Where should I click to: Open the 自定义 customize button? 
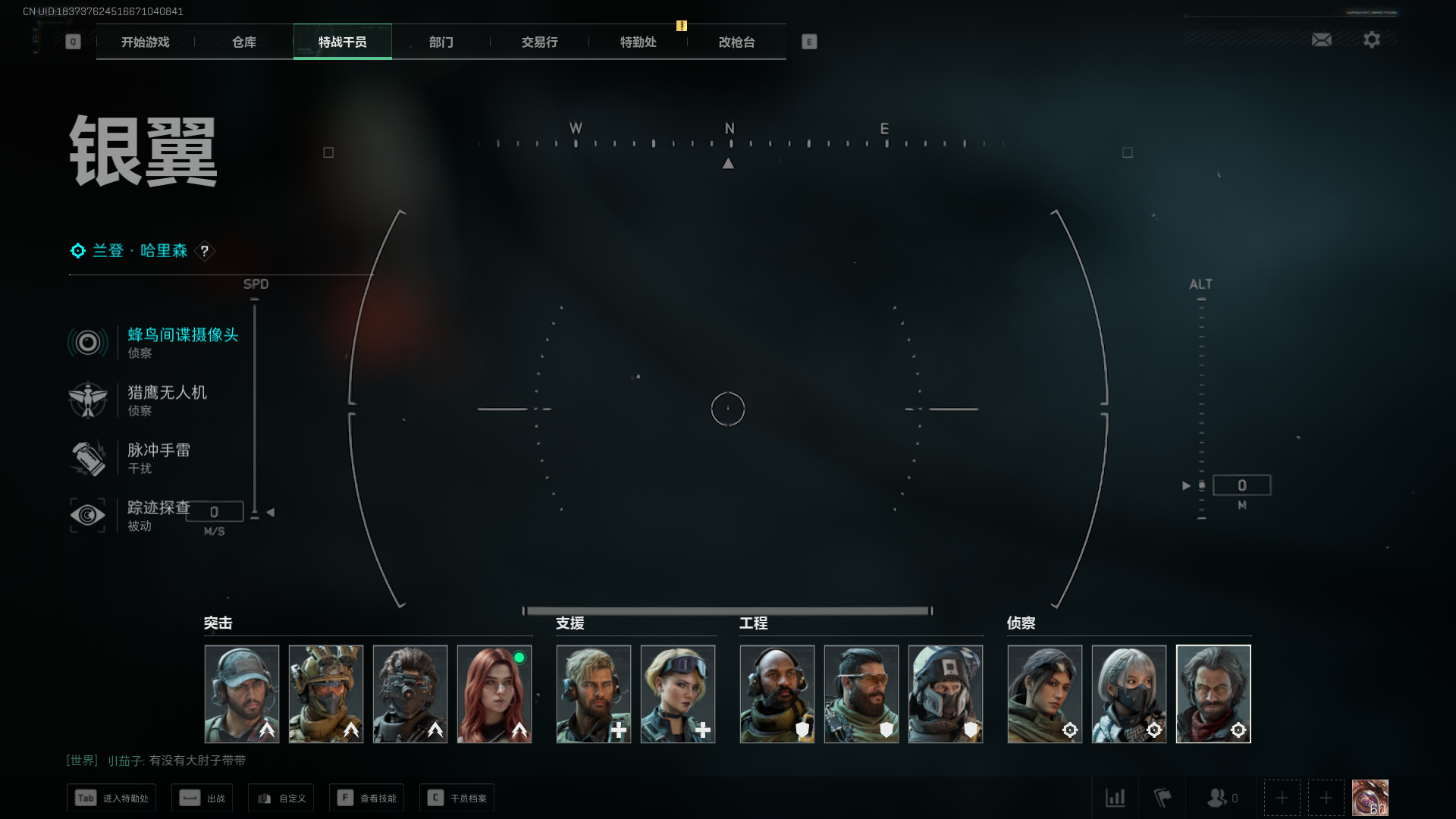pos(281,798)
